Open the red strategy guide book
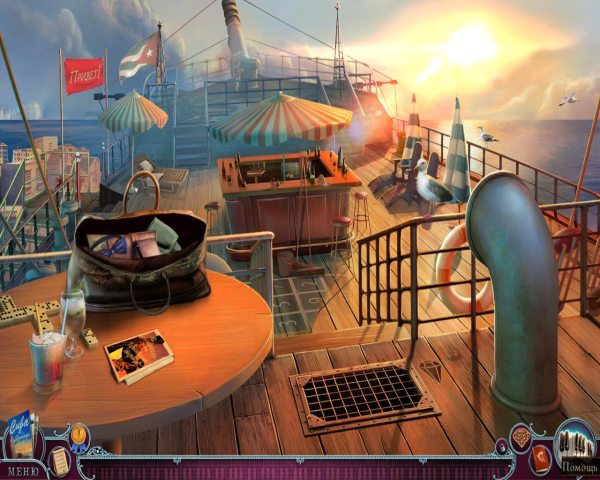Viewport: 600px width, 480px height. tap(541, 458)
